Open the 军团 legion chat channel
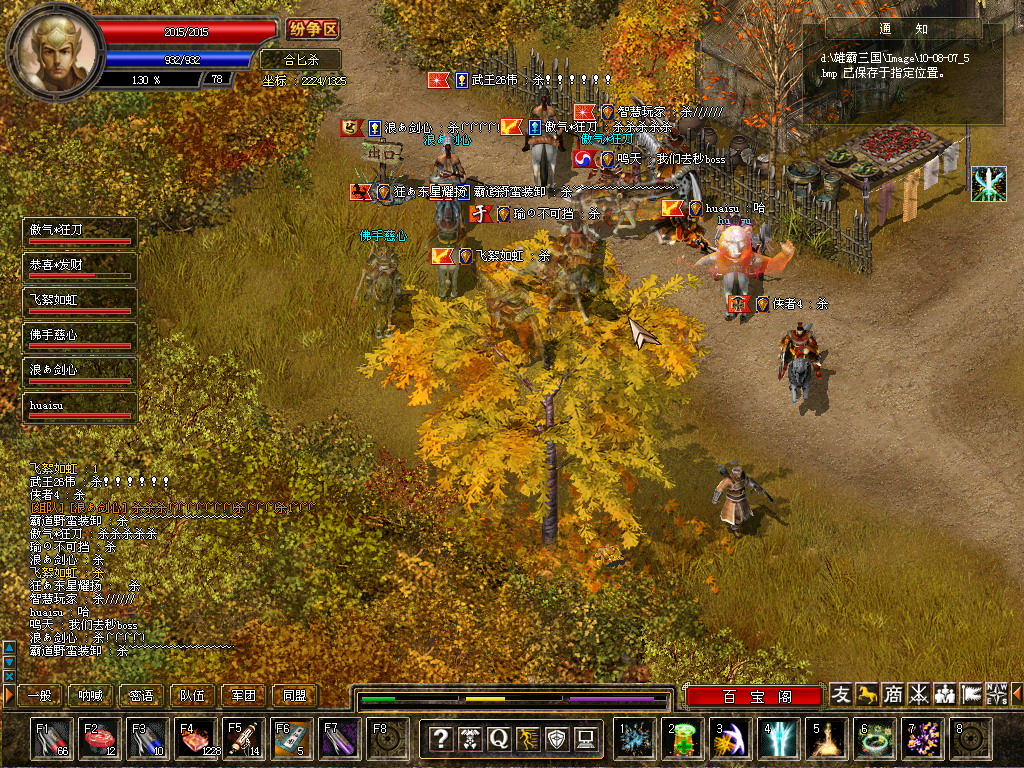 (244, 695)
